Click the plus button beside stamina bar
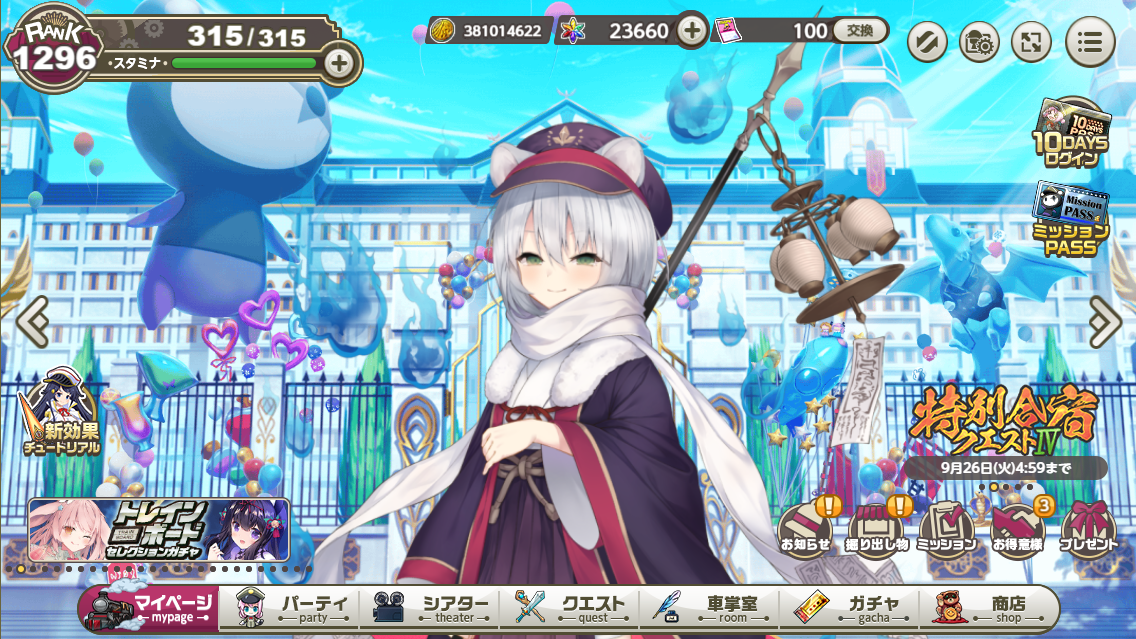1136x639 pixels. click(x=339, y=62)
